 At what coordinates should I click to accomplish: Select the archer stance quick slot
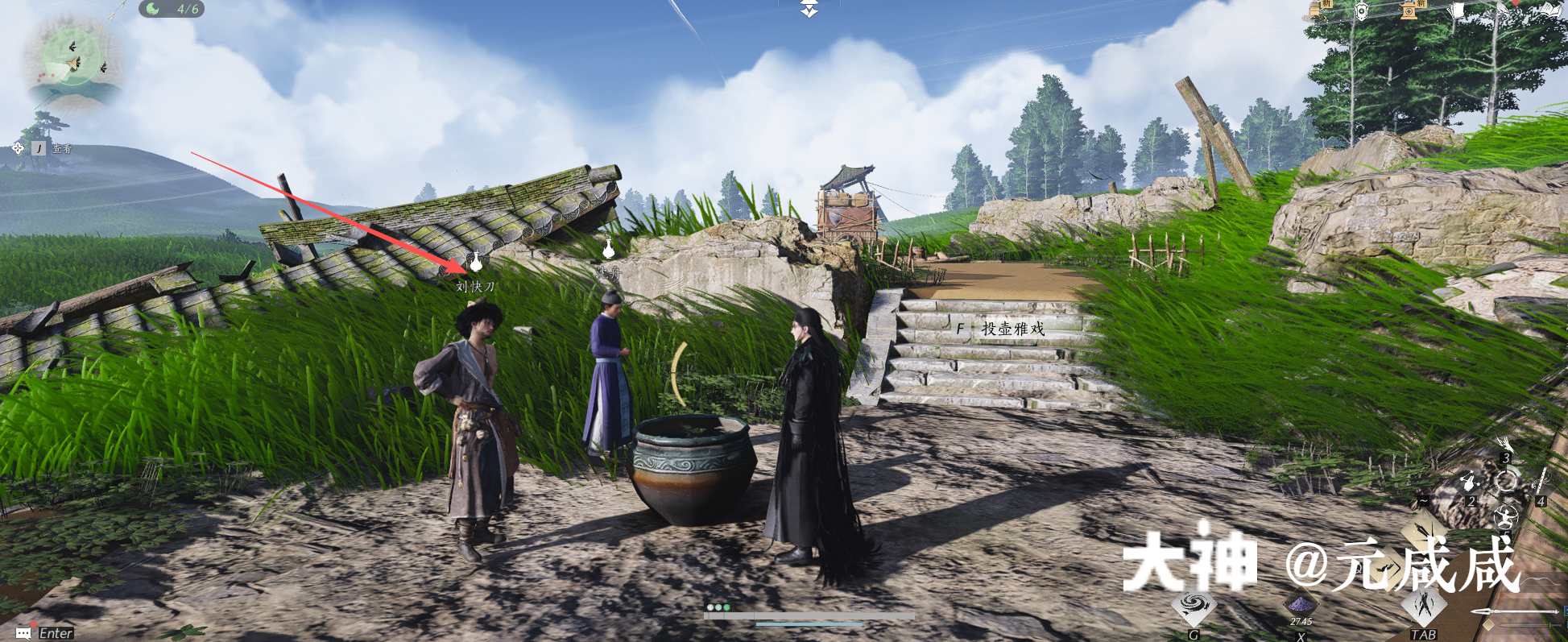pyautogui.click(x=1506, y=516)
